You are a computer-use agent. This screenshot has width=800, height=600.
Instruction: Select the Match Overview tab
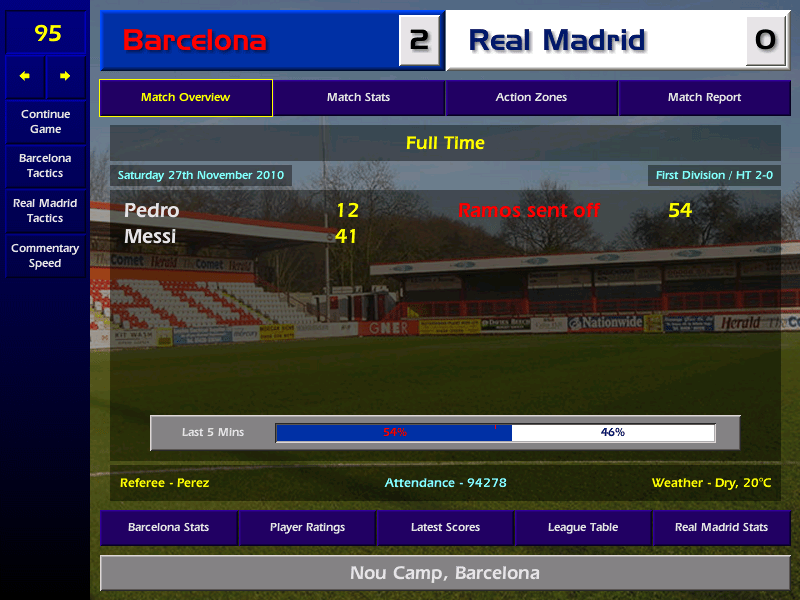[x=186, y=98]
